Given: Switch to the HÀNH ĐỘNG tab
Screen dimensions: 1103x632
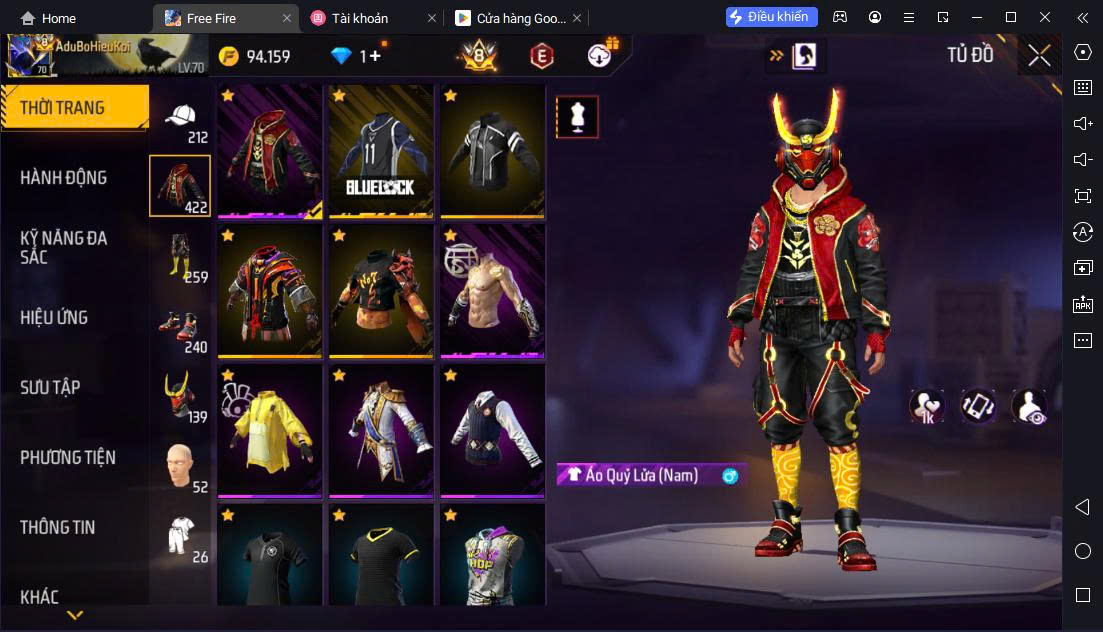Looking at the screenshot, I should pos(63,178).
